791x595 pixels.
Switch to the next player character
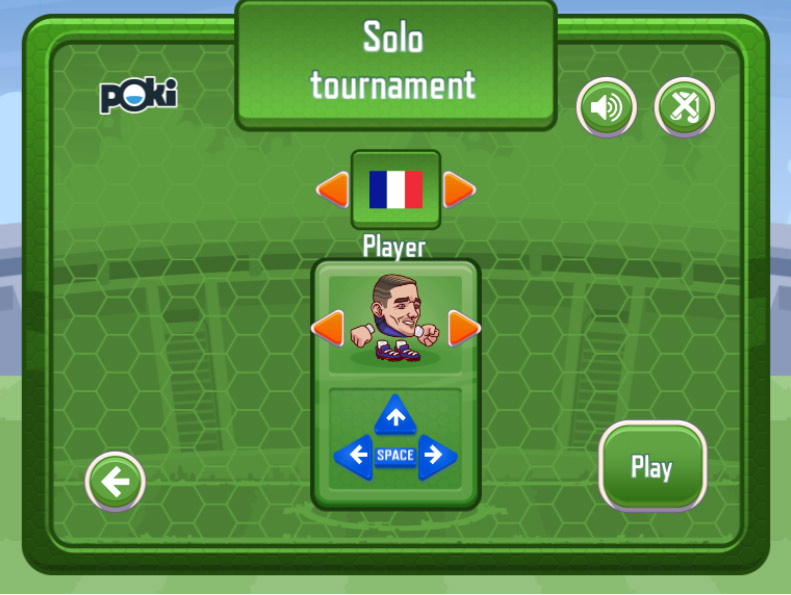463,327
